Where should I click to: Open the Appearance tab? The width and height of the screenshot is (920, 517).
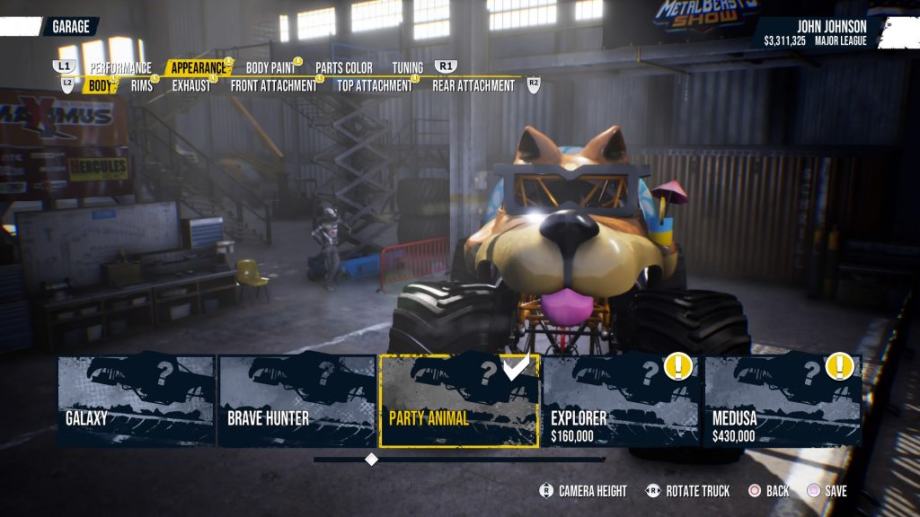(198, 68)
